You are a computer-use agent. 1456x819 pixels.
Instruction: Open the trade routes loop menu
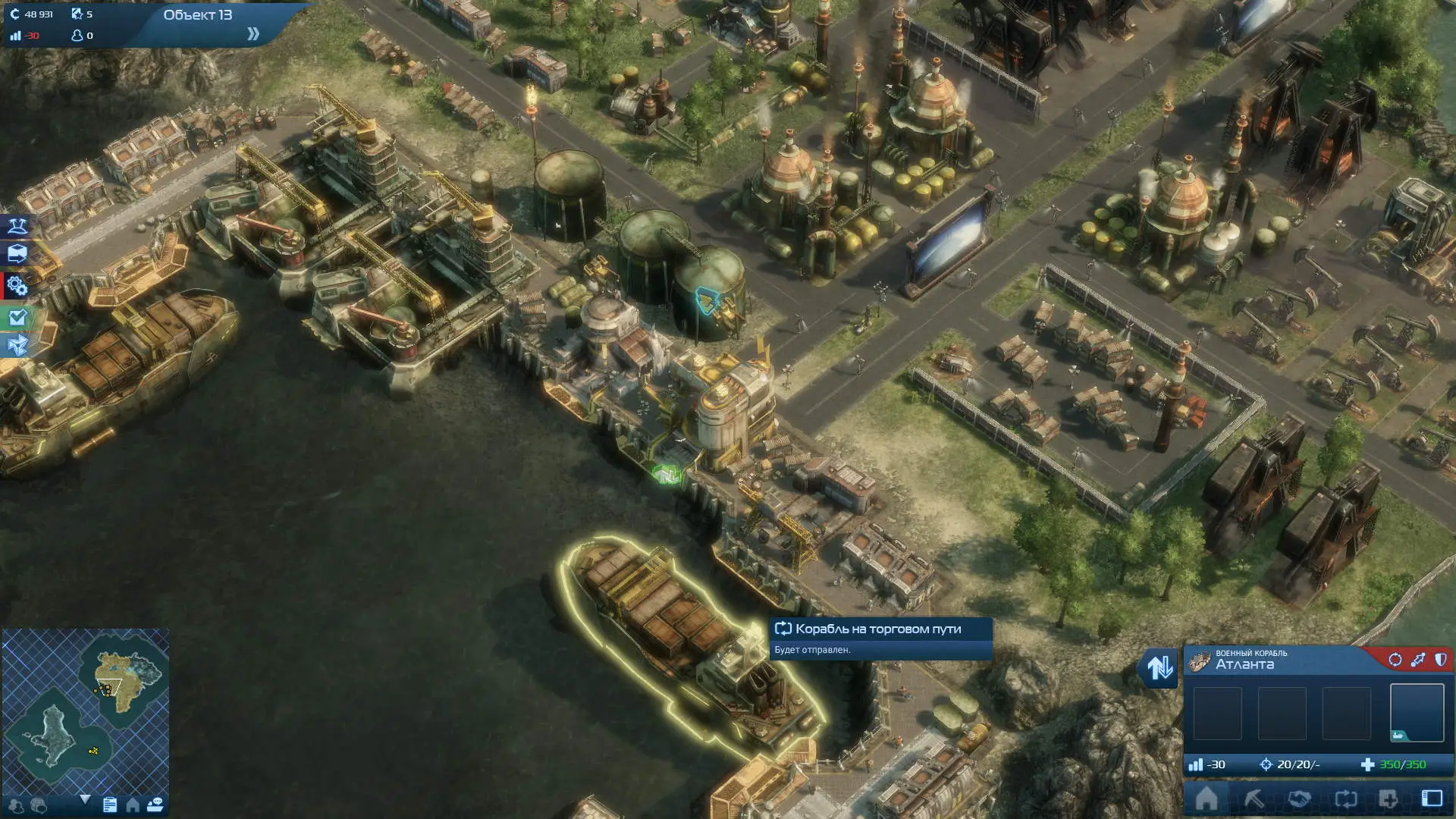click(x=1345, y=799)
